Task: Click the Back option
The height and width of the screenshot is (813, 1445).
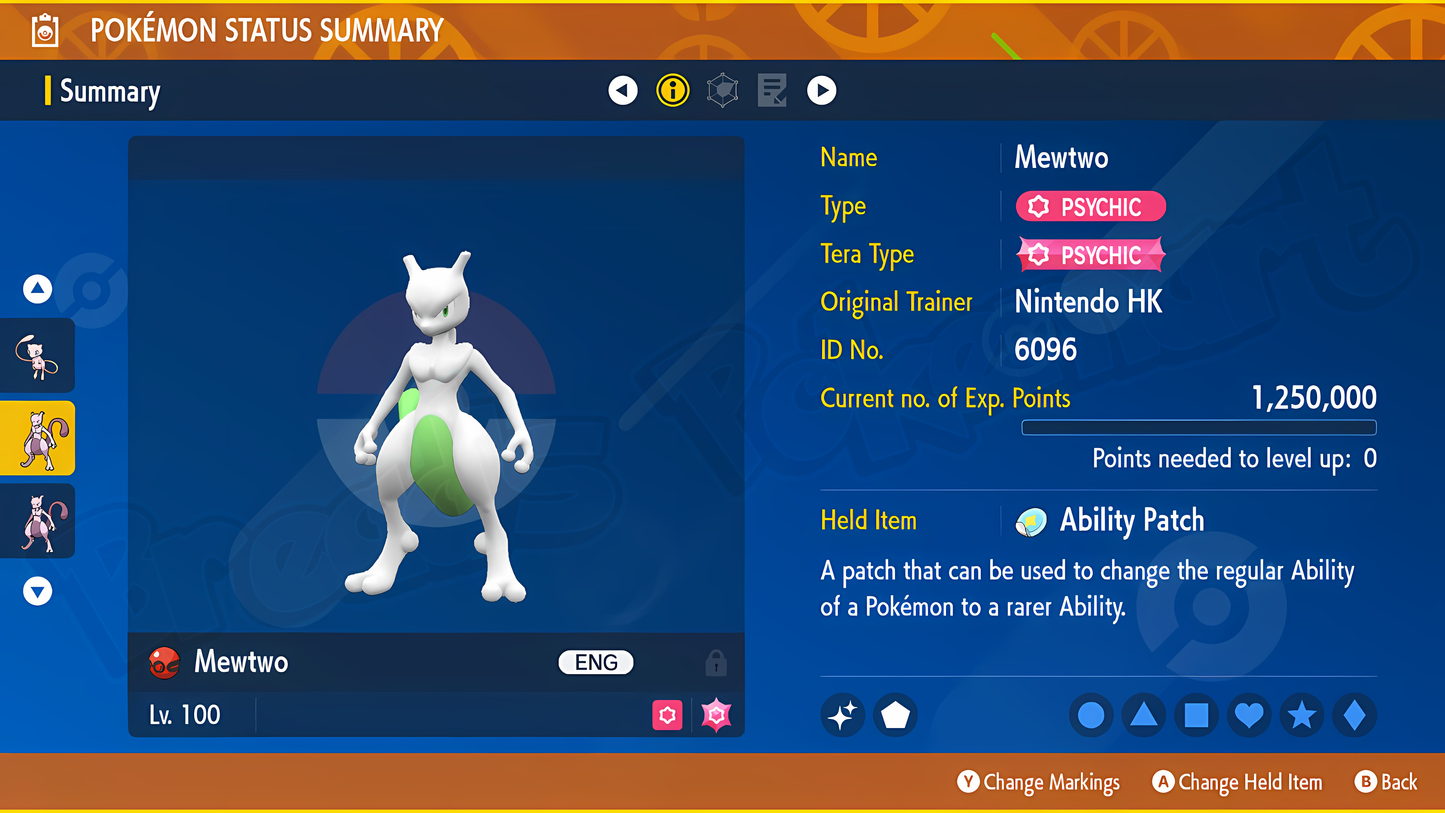Action: tap(1386, 782)
